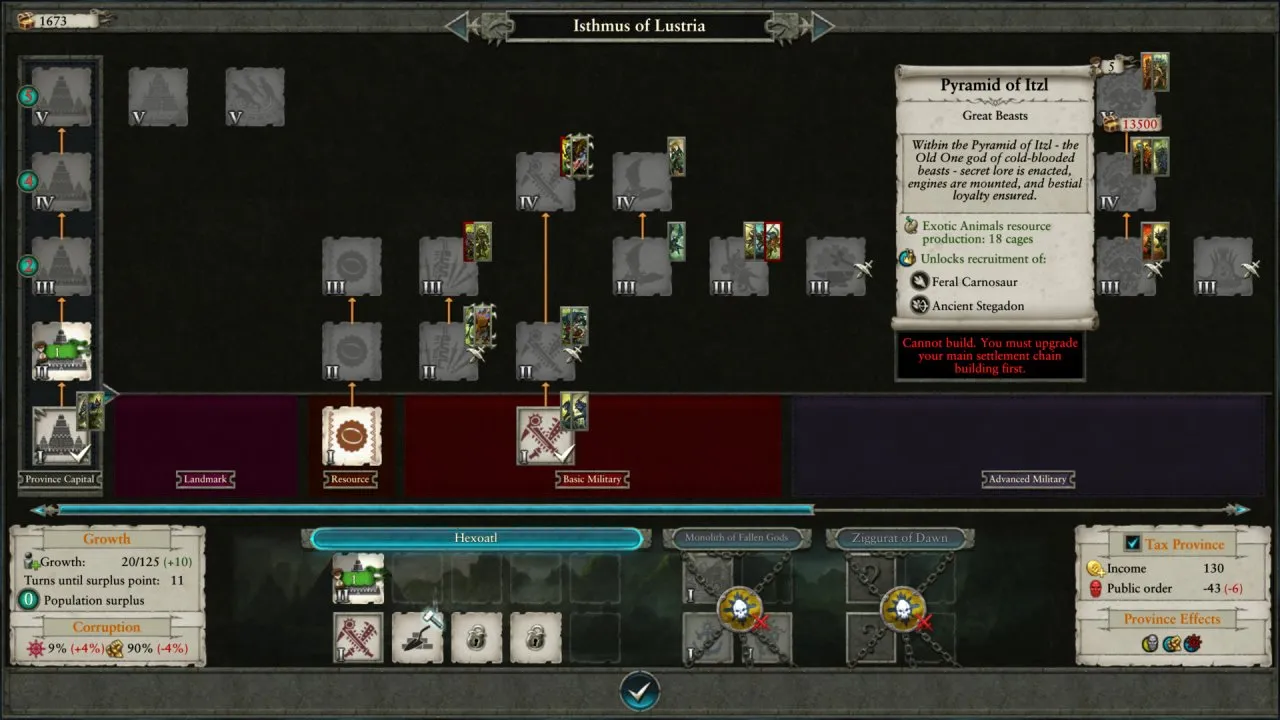Open the empty construction slot with trowel
The height and width of the screenshot is (720, 1280).
(x=417, y=638)
